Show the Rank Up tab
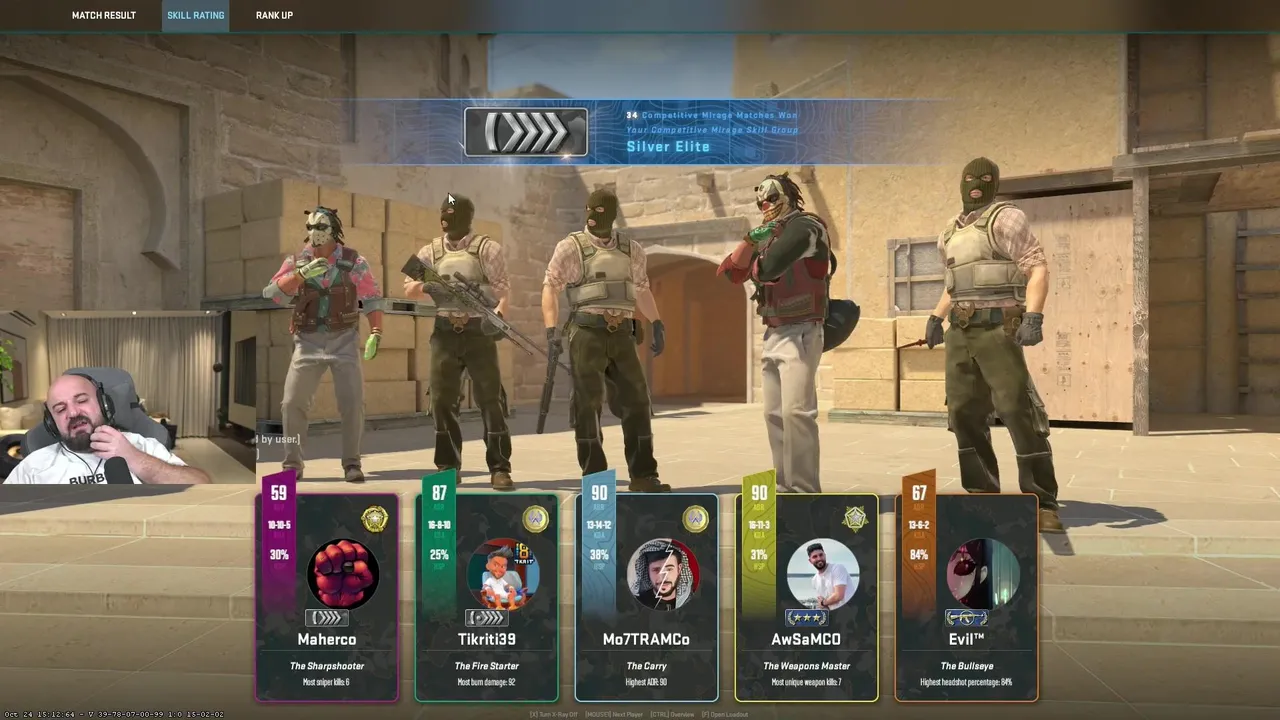 point(274,15)
